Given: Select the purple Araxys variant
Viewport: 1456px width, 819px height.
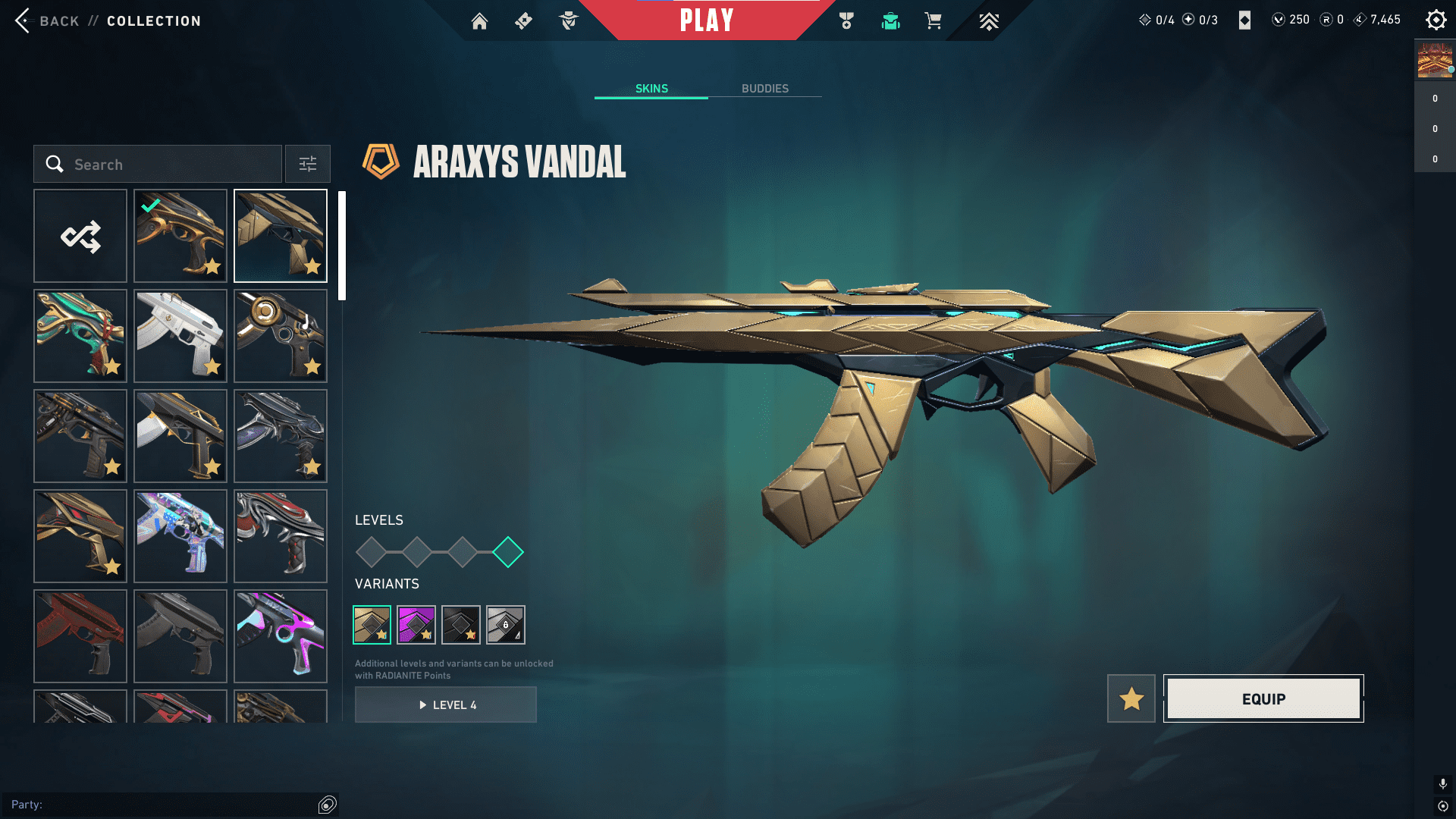Looking at the screenshot, I should coord(416,625).
